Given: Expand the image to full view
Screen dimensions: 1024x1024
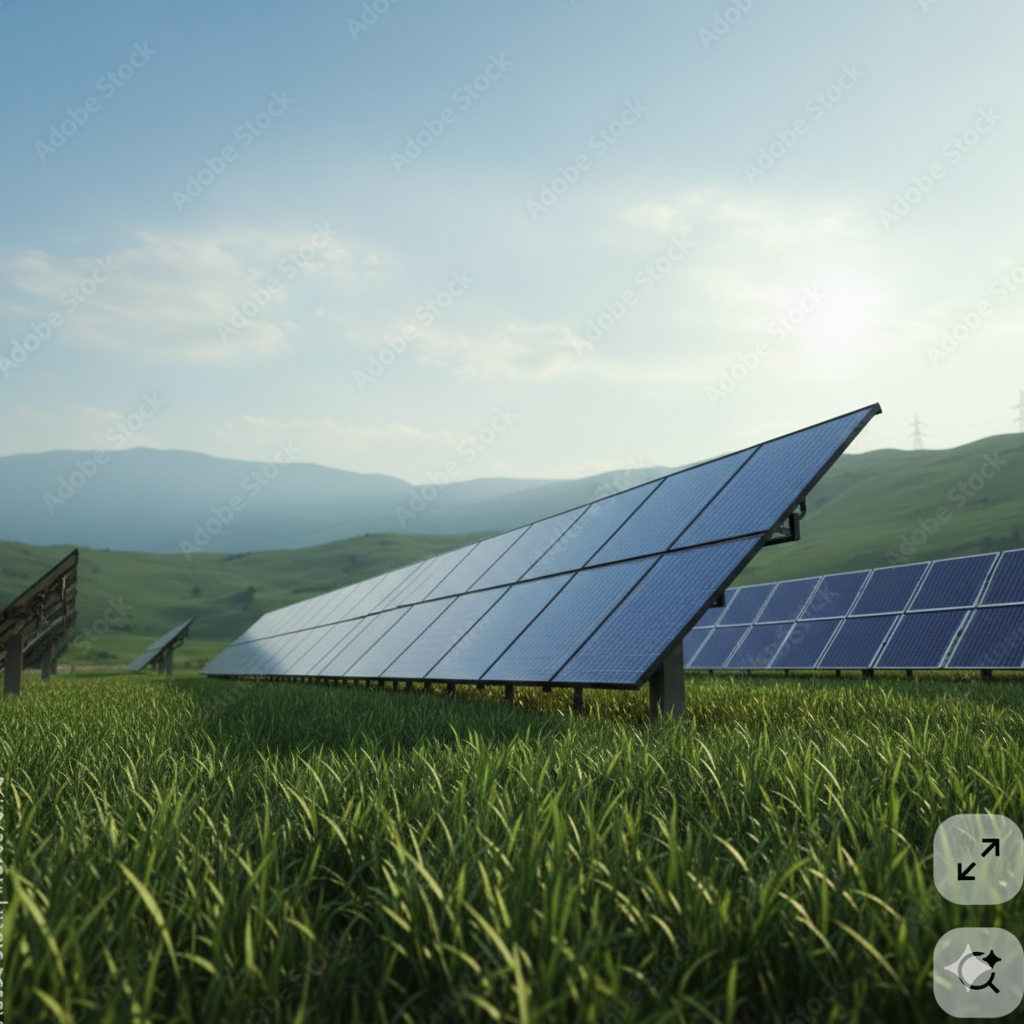Looking at the screenshot, I should click(x=978, y=859).
